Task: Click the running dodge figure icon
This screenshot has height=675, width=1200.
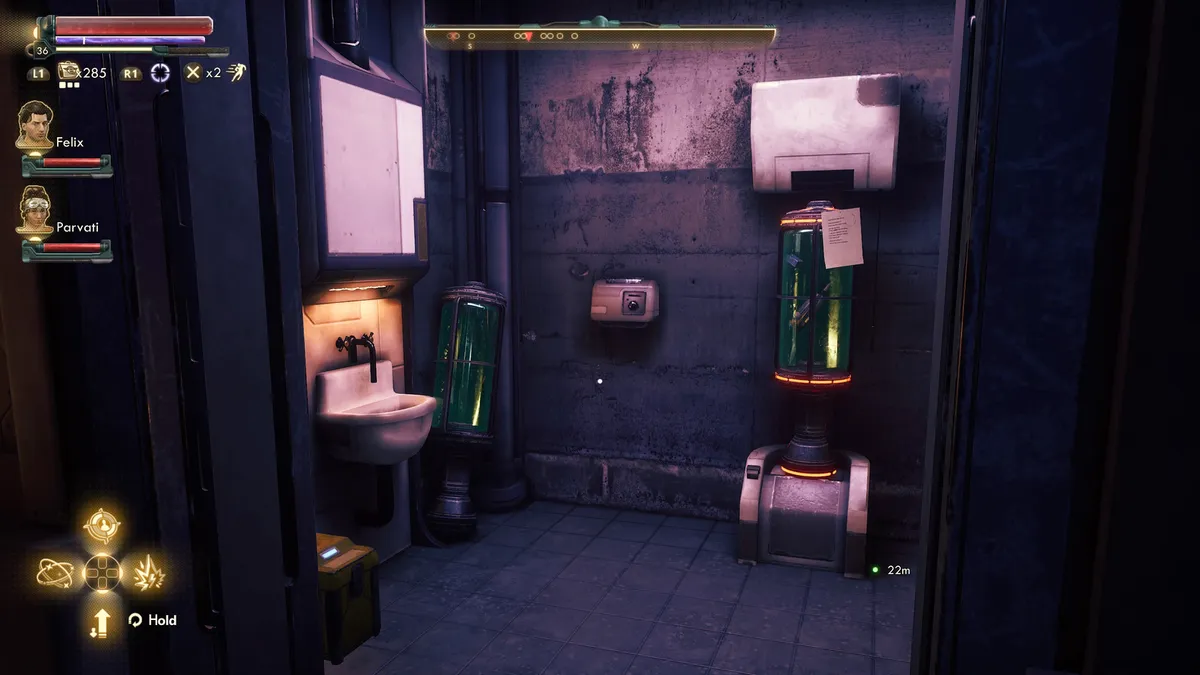Action: 237,72
